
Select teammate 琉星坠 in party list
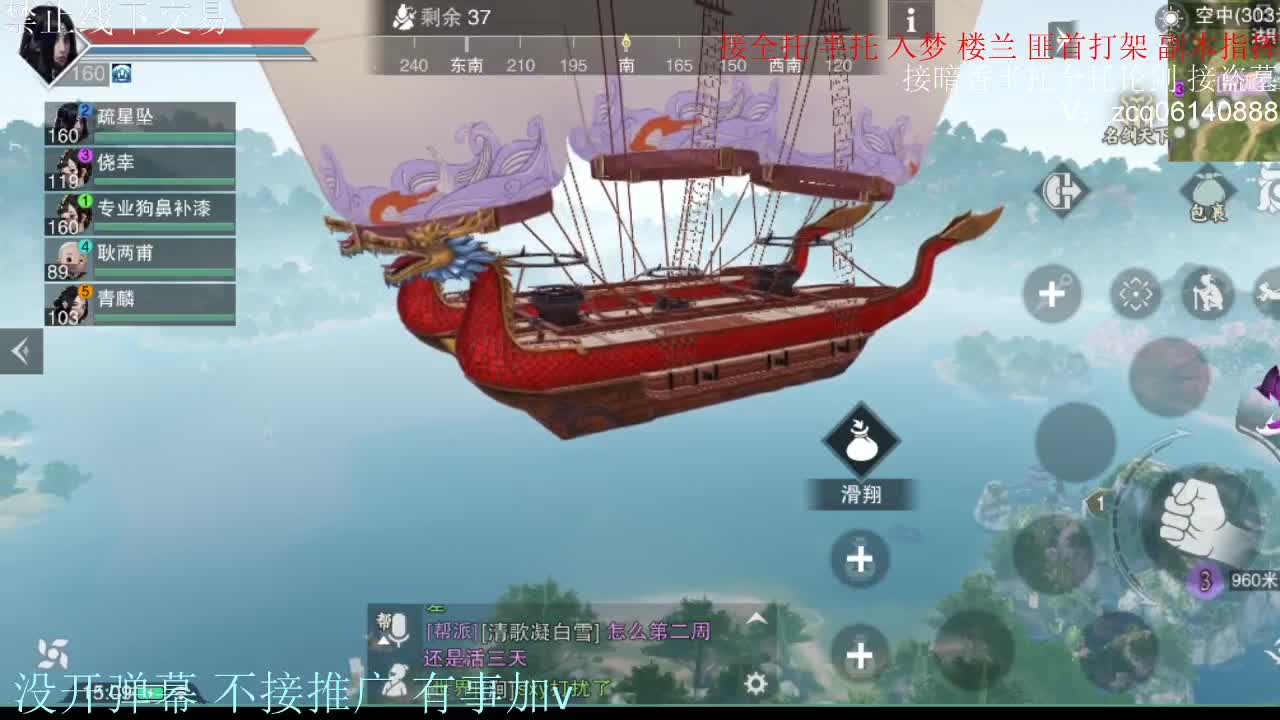click(x=140, y=117)
